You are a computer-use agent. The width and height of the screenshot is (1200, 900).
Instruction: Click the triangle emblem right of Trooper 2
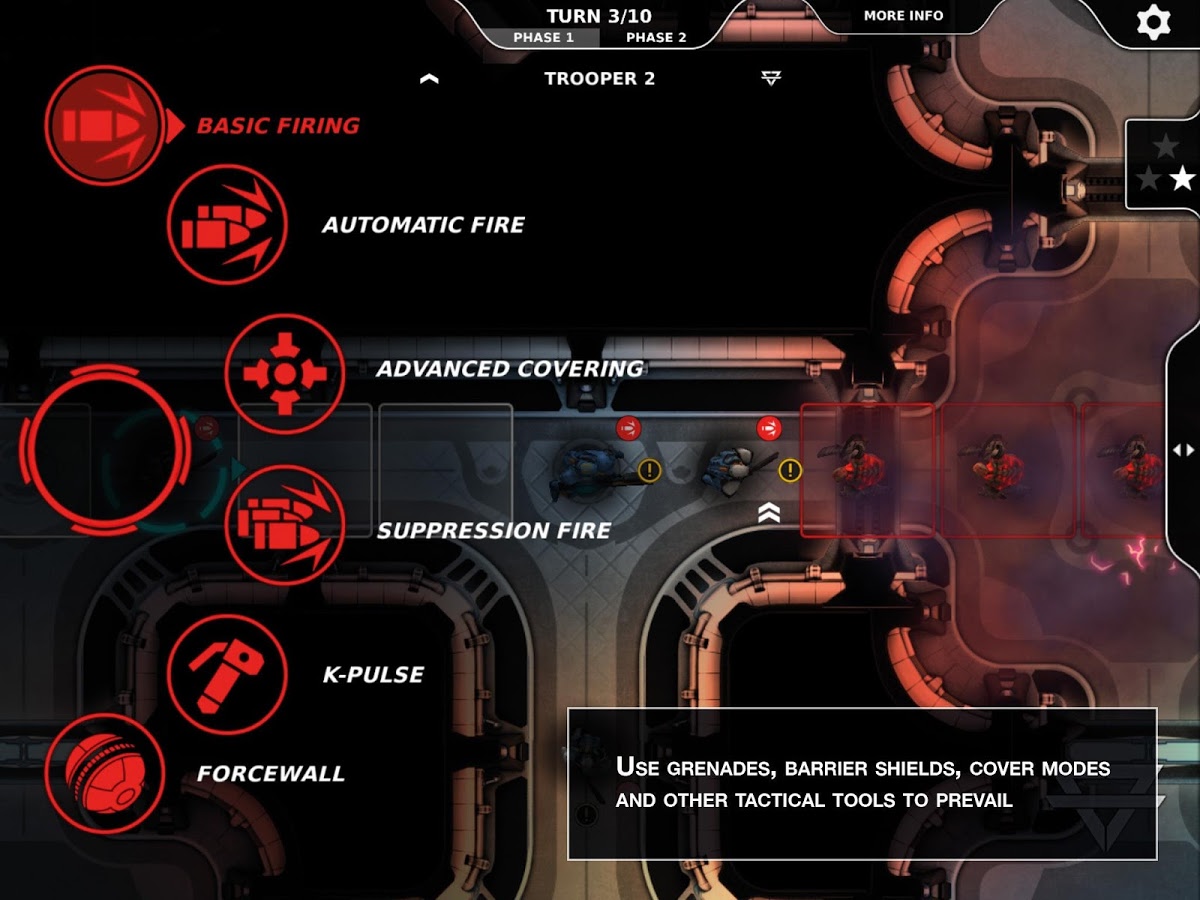770,79
